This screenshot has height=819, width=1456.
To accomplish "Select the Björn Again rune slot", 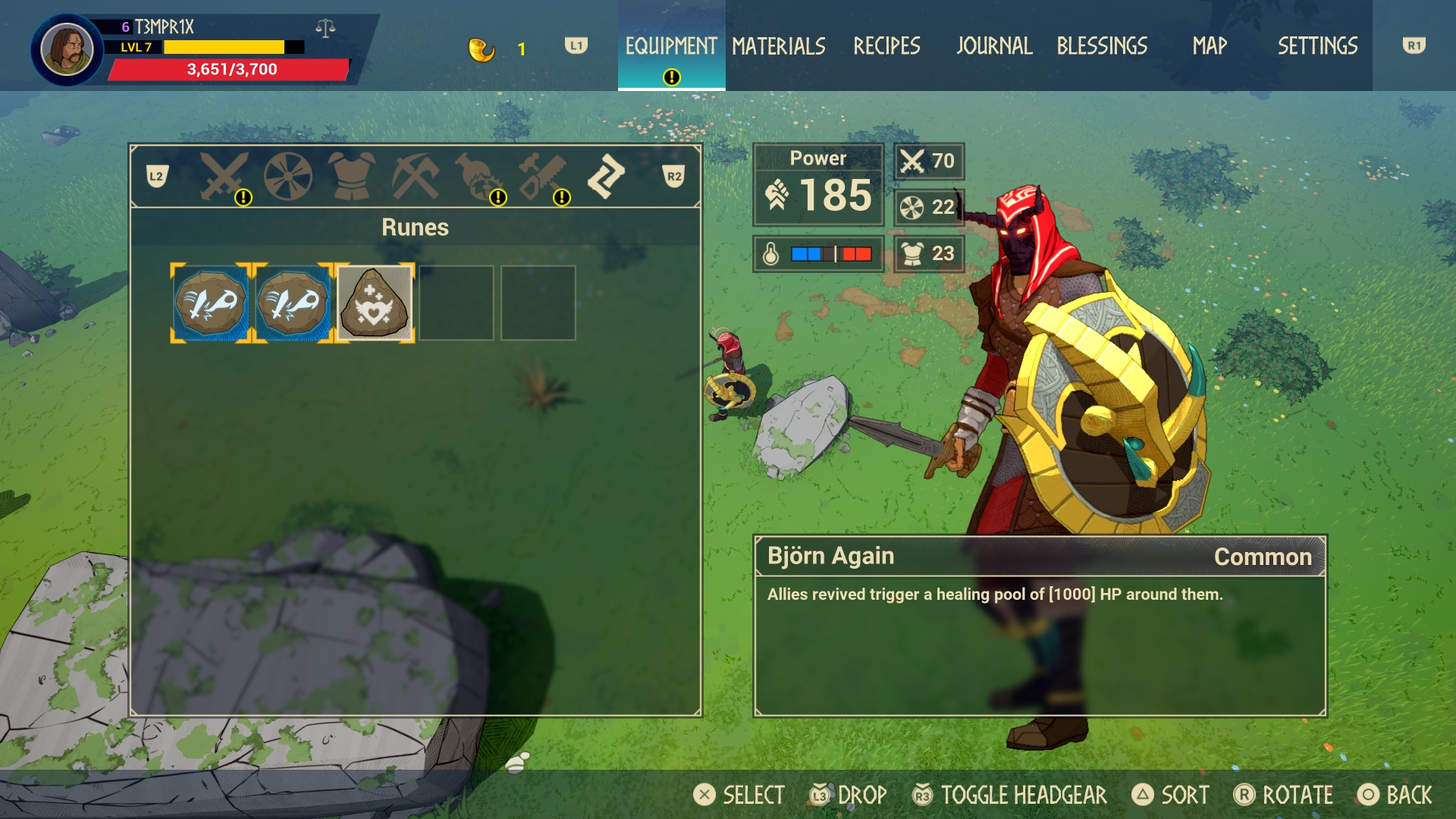I will point(375,303).
